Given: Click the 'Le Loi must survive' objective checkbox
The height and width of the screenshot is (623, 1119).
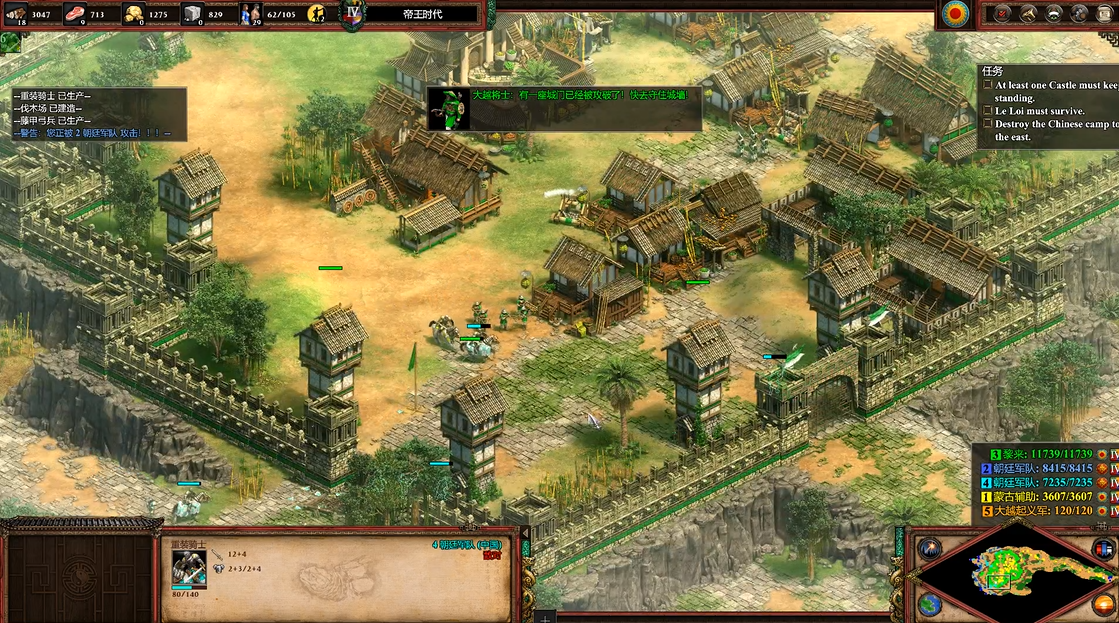Looking at the screenshot, I should point(988,111).
